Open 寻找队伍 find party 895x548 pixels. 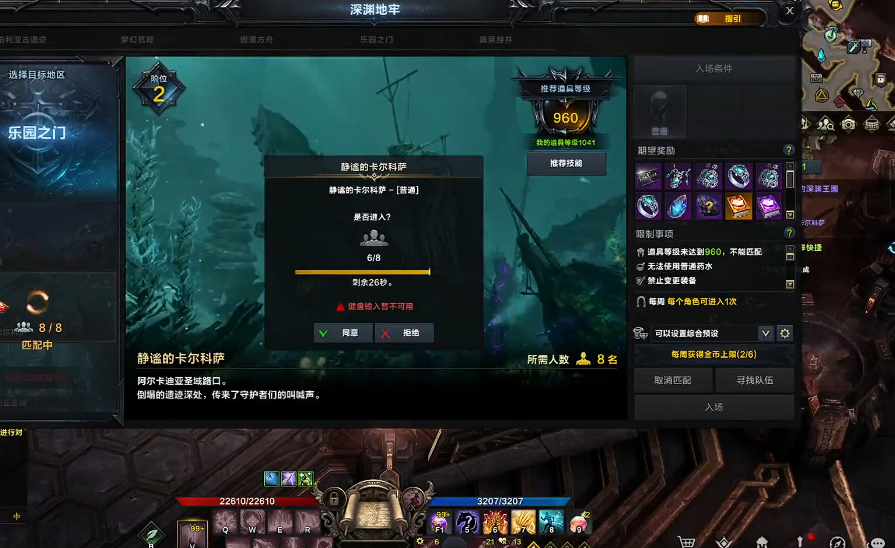755,380
